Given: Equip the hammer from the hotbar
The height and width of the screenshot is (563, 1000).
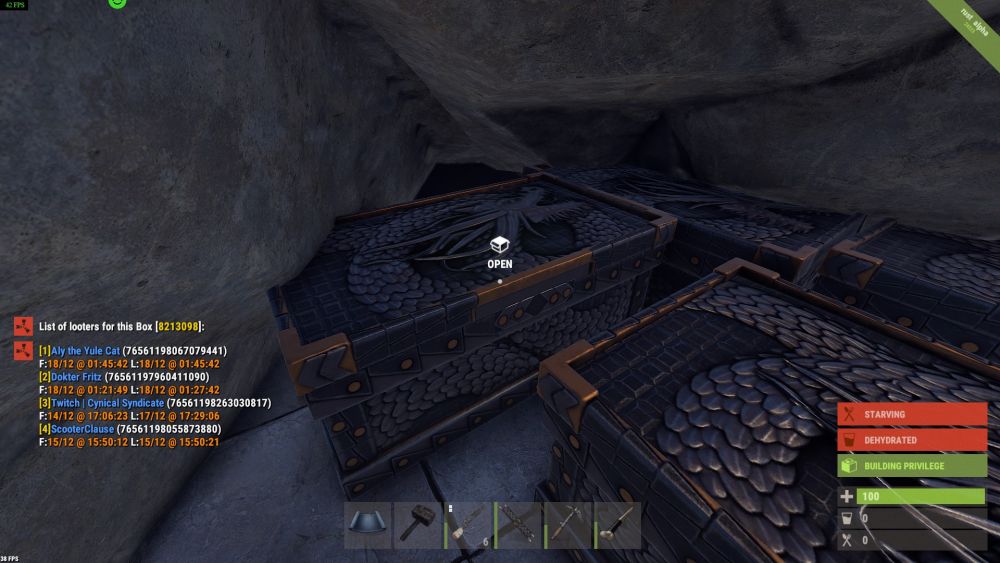Looking at the screenshot, I should (418, 525).
